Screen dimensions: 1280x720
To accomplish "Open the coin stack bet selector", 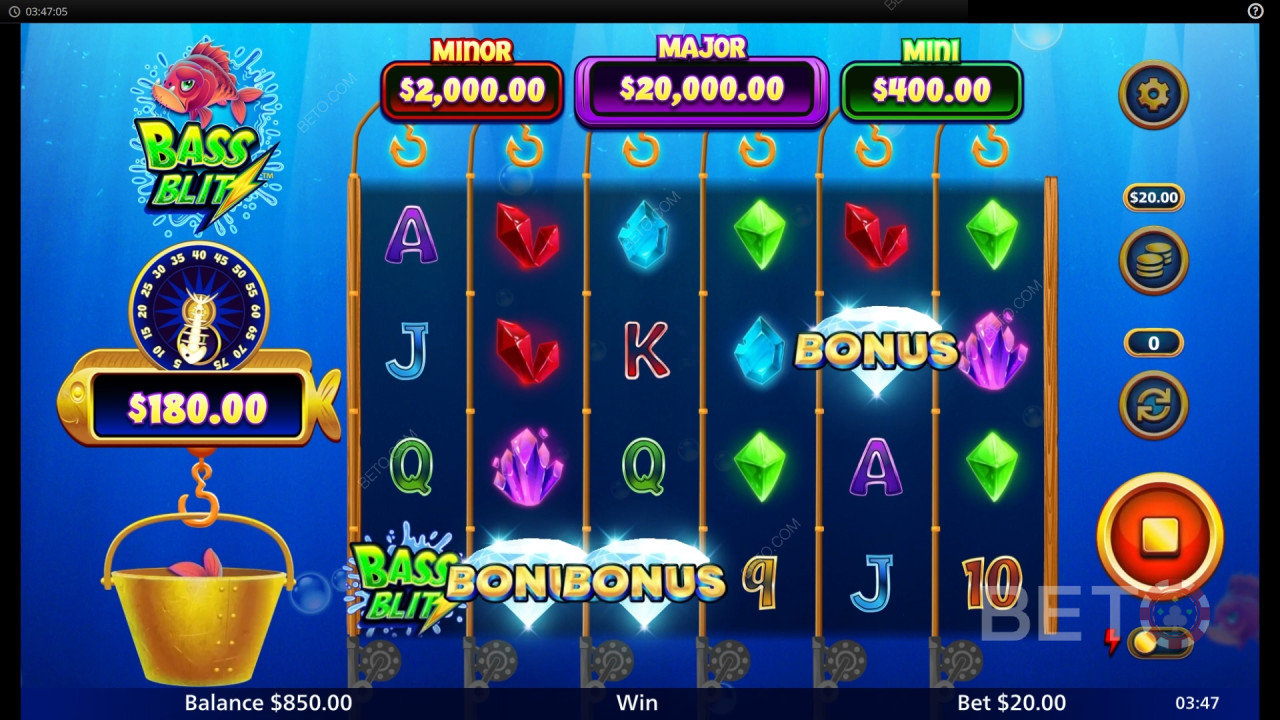I will point(1153,260).
